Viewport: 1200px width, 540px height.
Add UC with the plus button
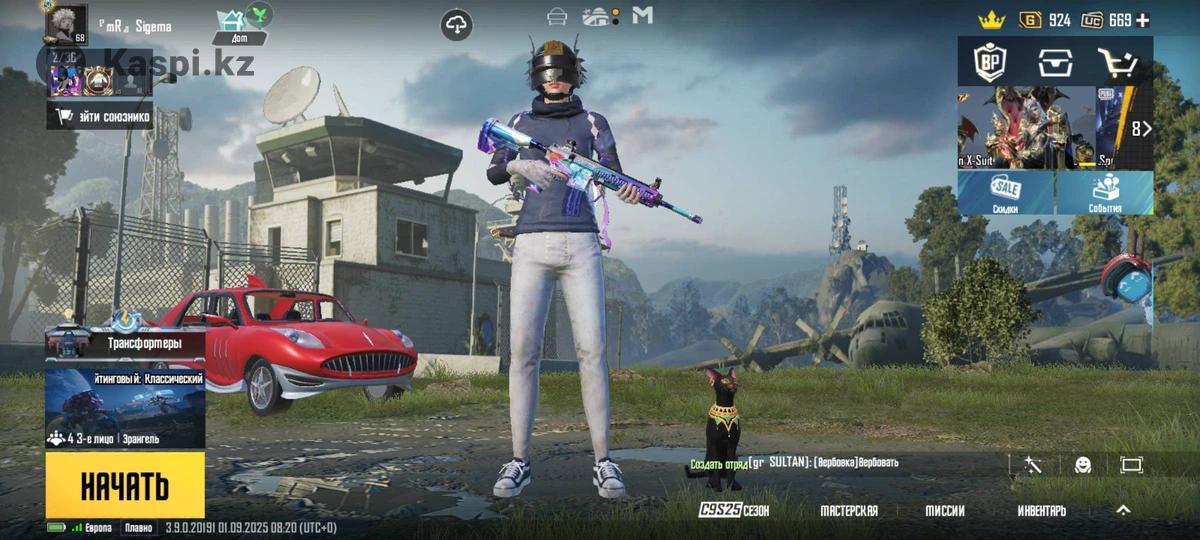coord(1143,20)
